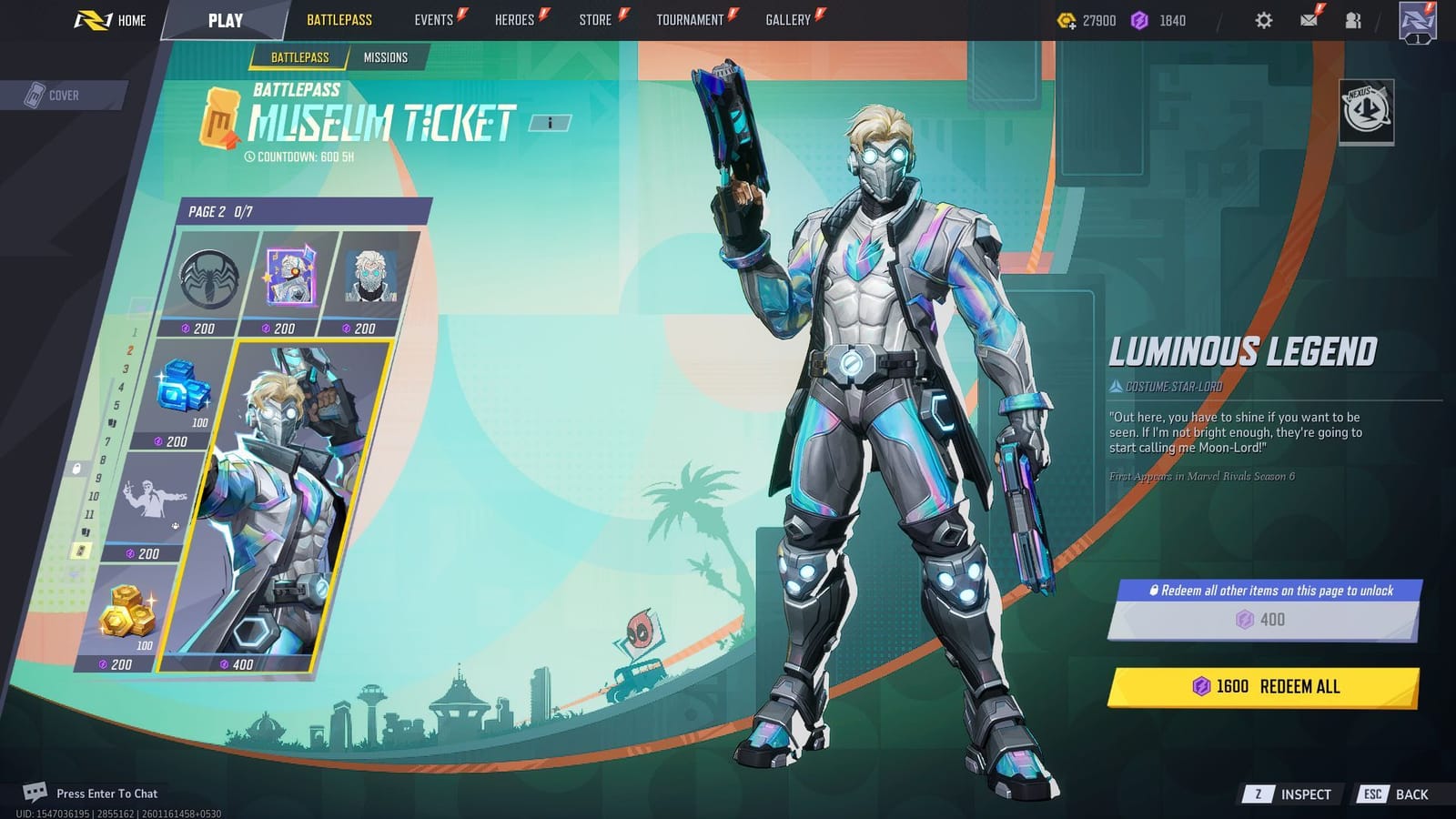
Task: Open the Store menu
Action: [x=594, y=19]
